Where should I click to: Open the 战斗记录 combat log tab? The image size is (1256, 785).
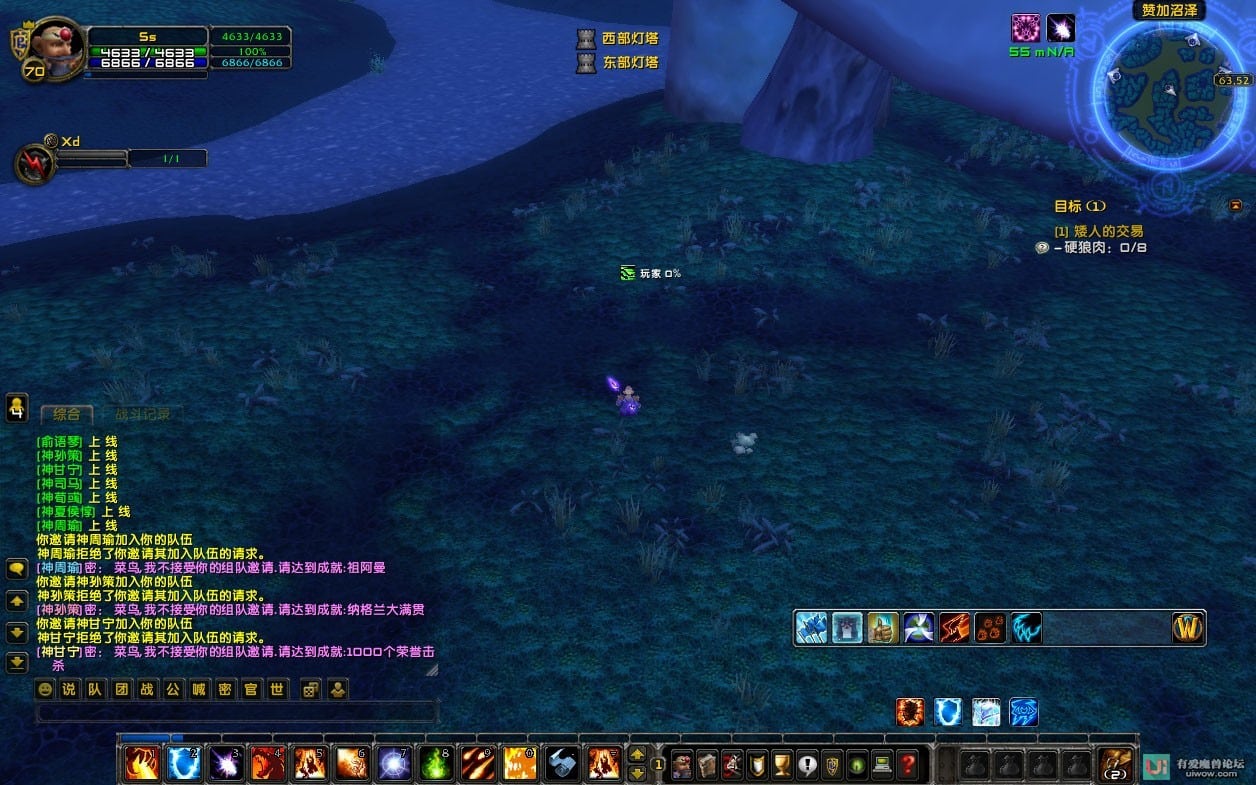(x=142, y=414)
